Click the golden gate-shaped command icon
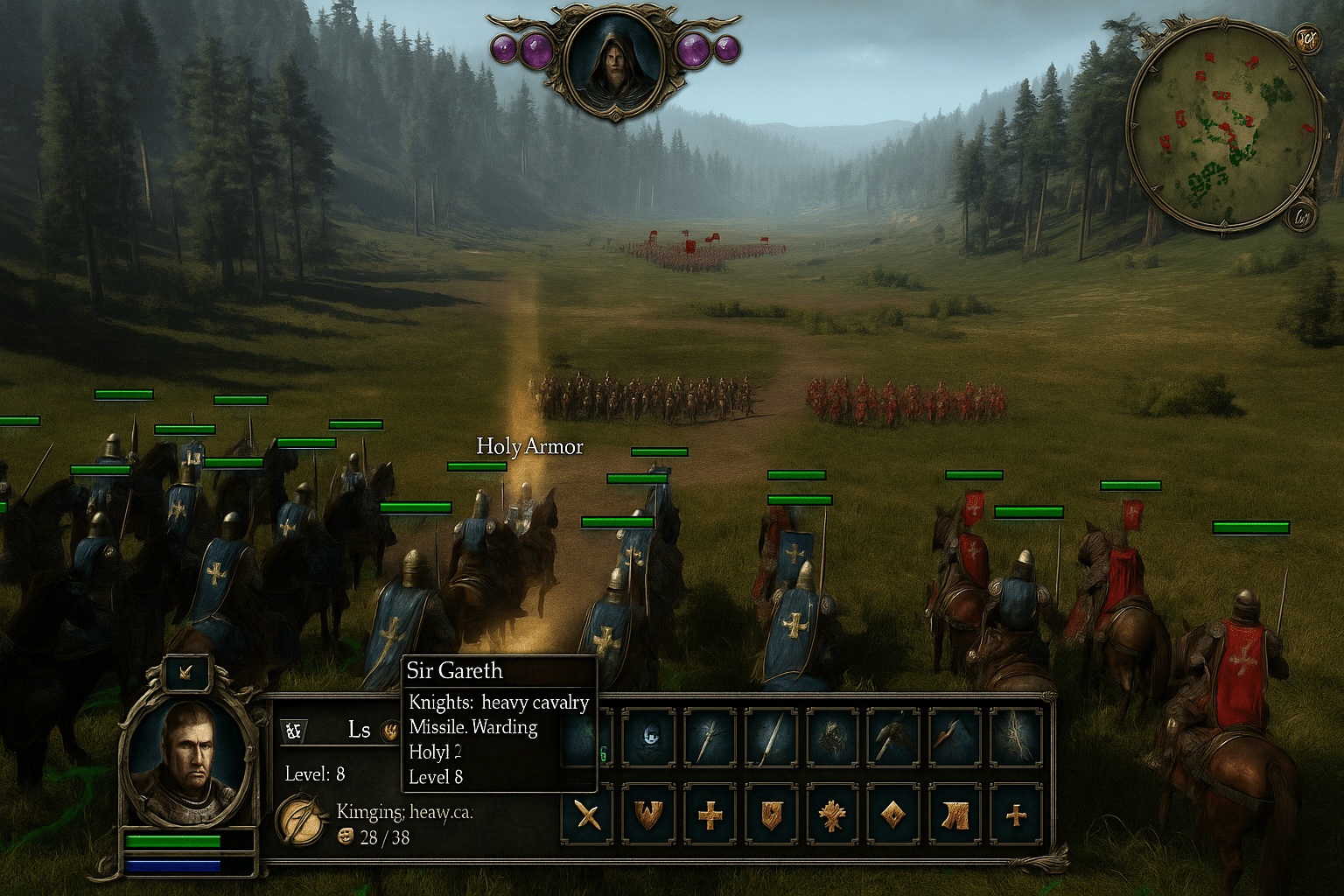The image size is (1344, 896). pyautogui.click(x=955, y=816)
